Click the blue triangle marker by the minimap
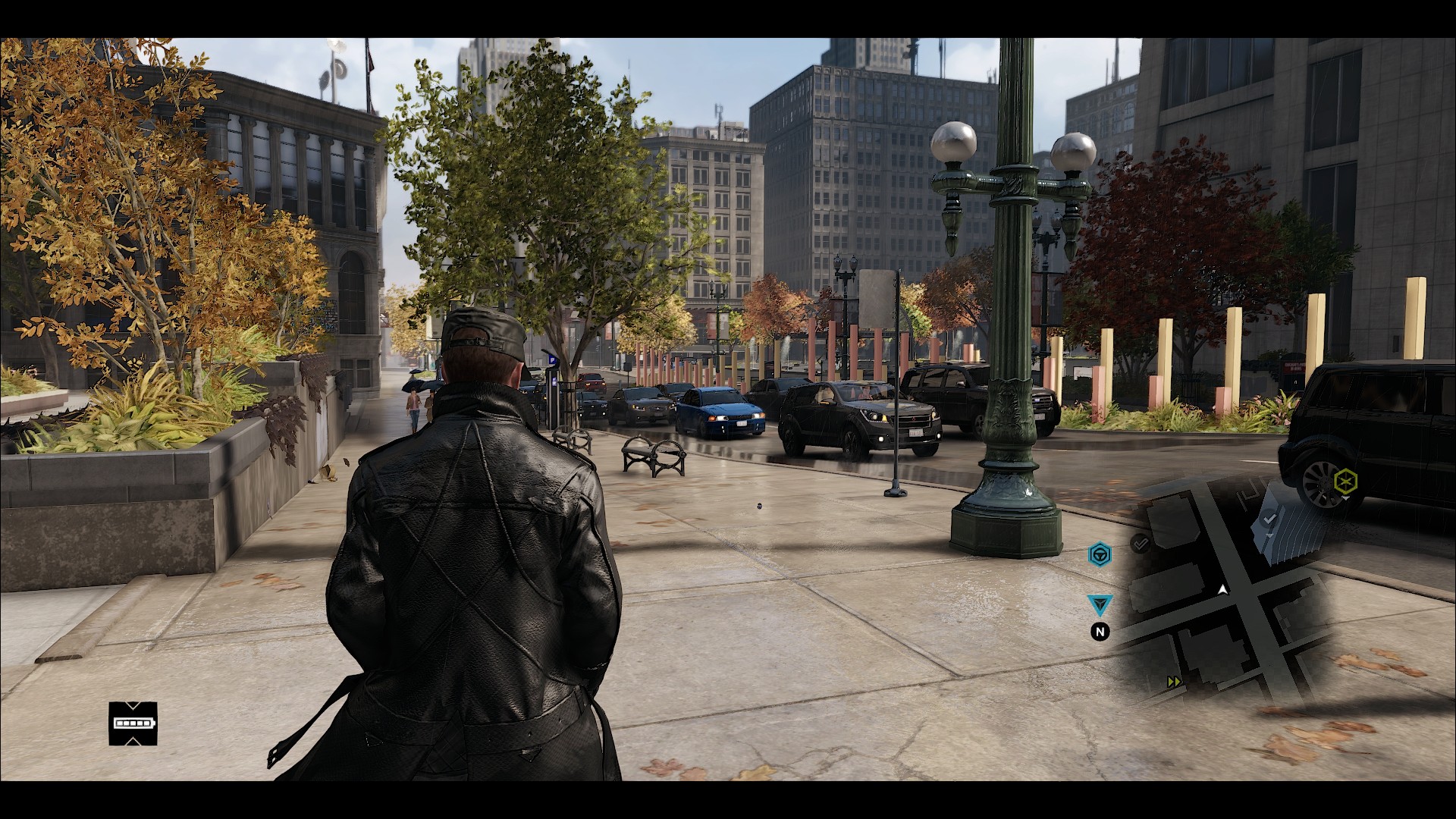1456x819 pixels. pos(1100,604)
